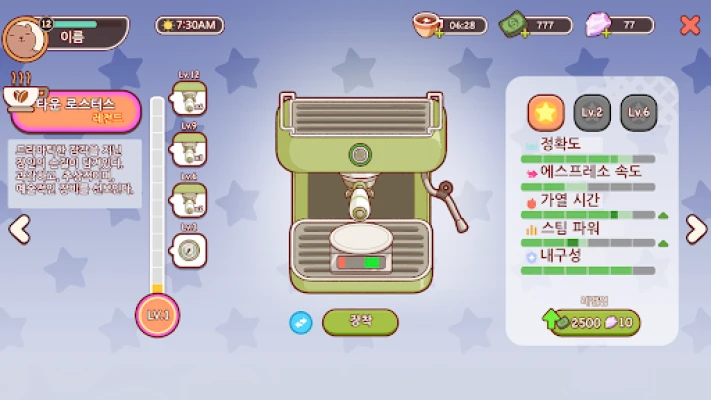Choose the Lv.3 pressure gauge upgrade
This screenshot has width=711, height=400.
pos(189,250)
